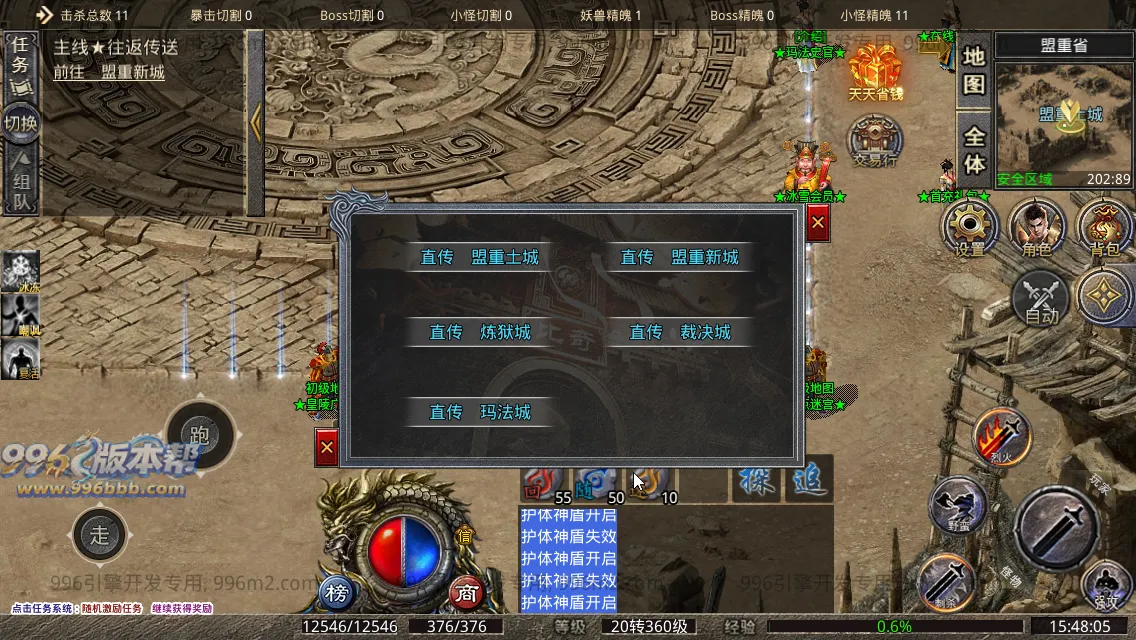Open the 角色 character sheet
Screen dimensions: 1136x640
tap(1037, 227)
